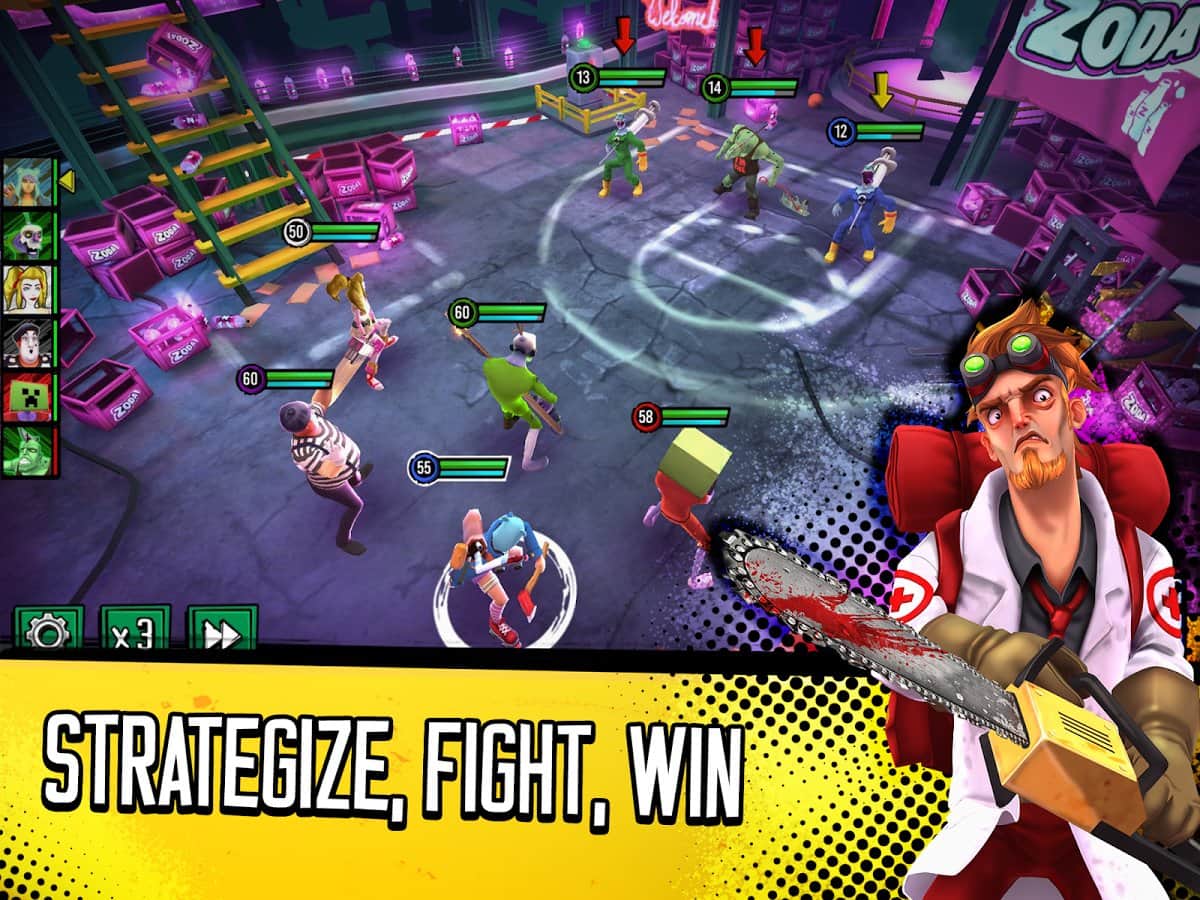This screenshot has height=900, width=1200.
Task: Choose the skull-faced bunny zombie portrait
Action: [29, 235]
